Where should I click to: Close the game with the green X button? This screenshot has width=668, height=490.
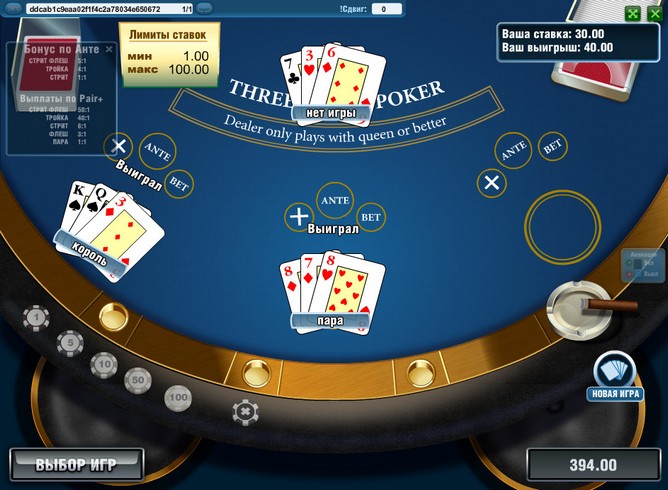pyautogui.click(x=656, y=13)
